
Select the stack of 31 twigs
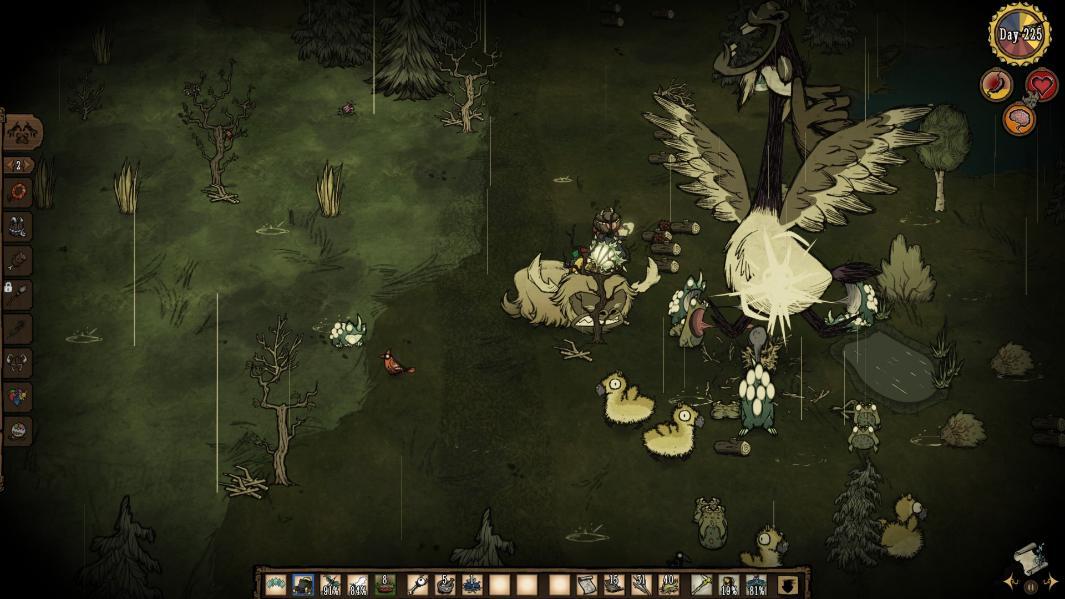coord(641,585)
